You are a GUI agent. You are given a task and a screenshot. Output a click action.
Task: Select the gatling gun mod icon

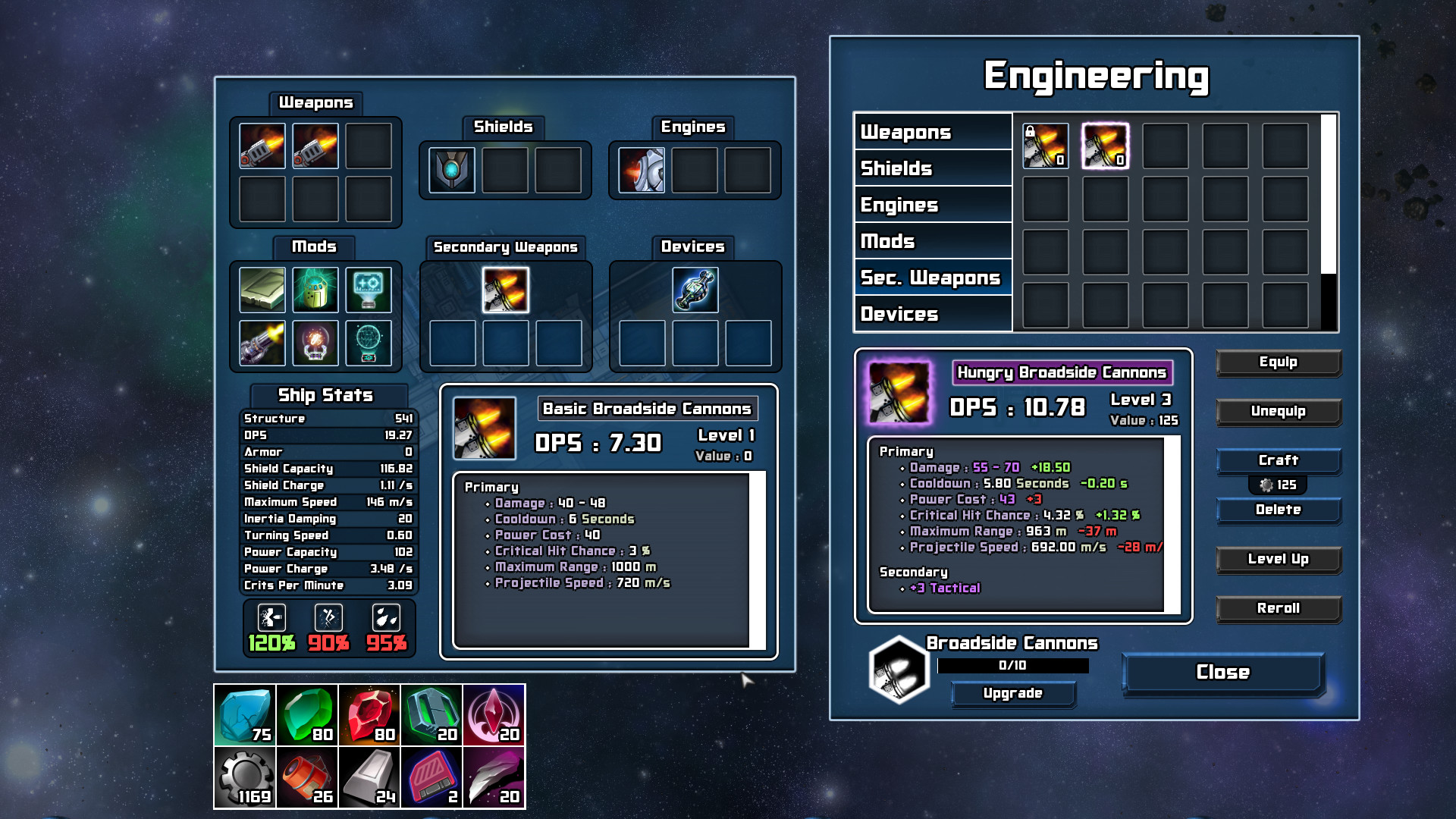pyautogui.click(x=262, y=343)
